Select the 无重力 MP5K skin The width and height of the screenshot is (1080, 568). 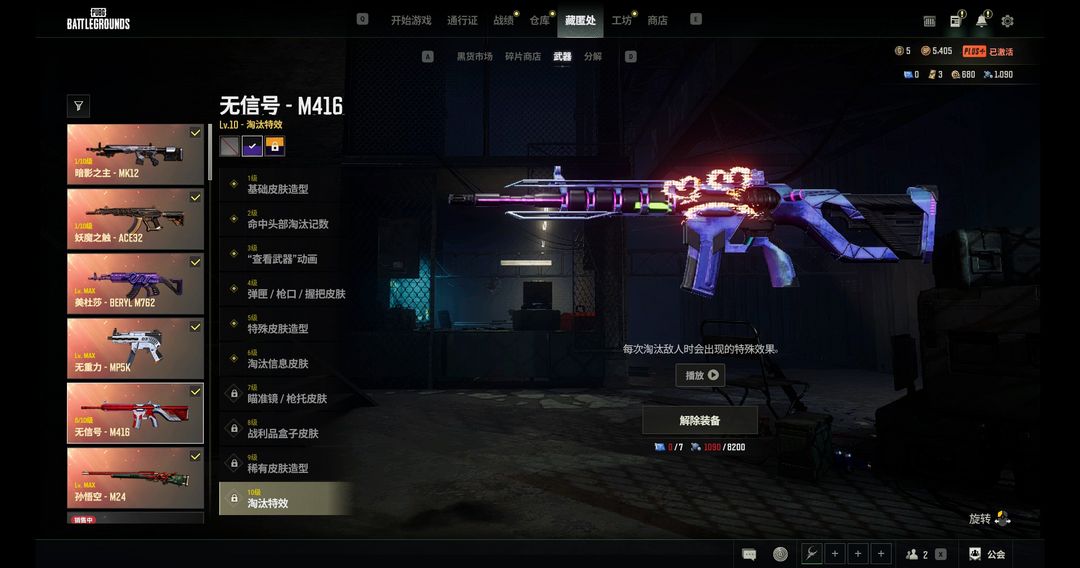coord(135,348)
